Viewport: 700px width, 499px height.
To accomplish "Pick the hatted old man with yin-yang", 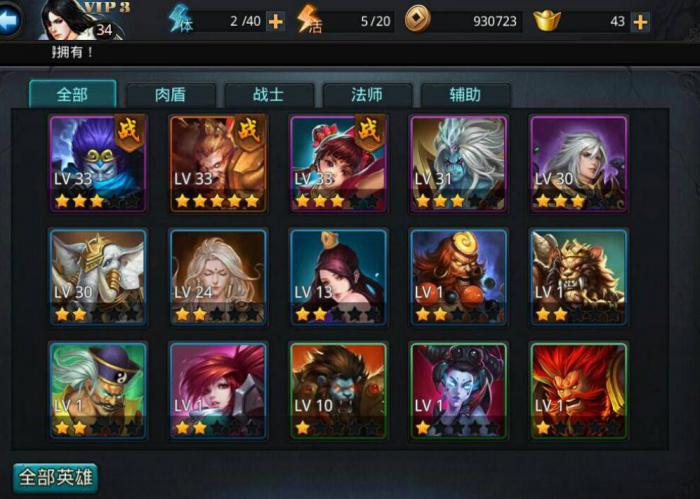I will (98, 390).
